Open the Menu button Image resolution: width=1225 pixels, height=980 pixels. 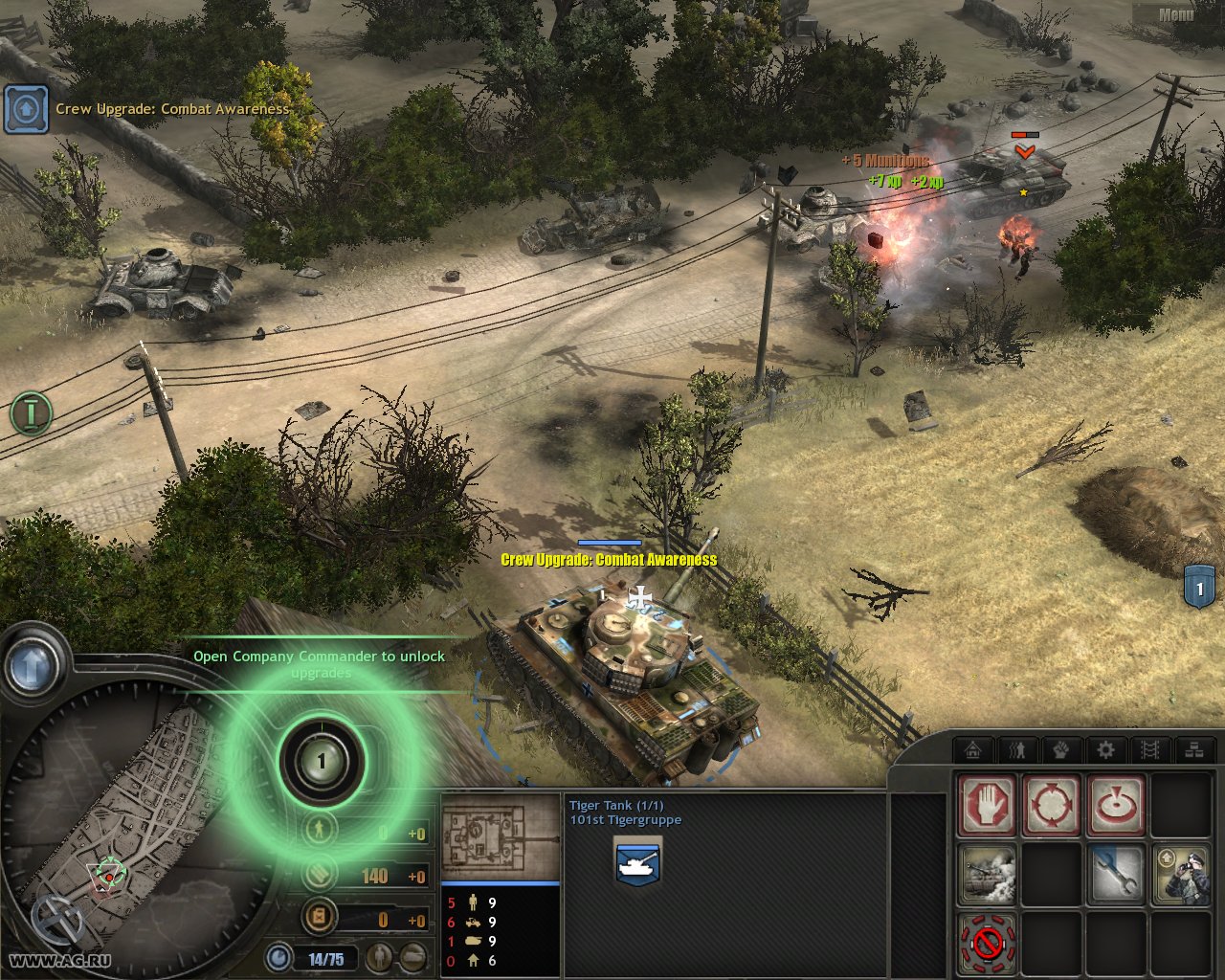coord(1175,14)
